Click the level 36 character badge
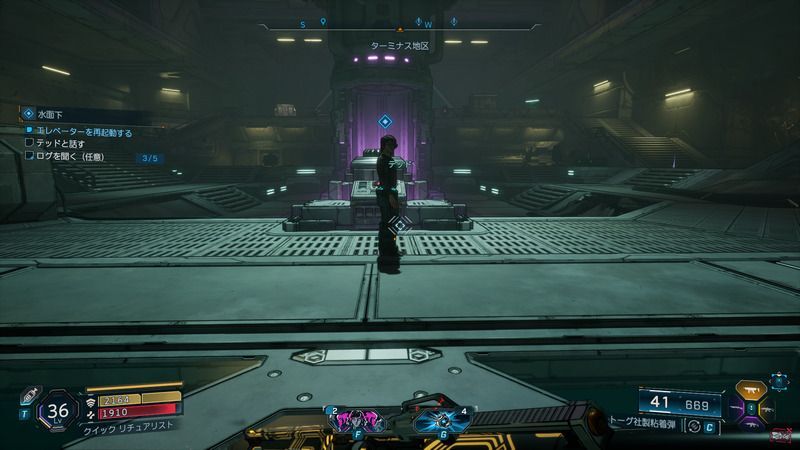The image size is (800, 450). [x=58, y=411]
